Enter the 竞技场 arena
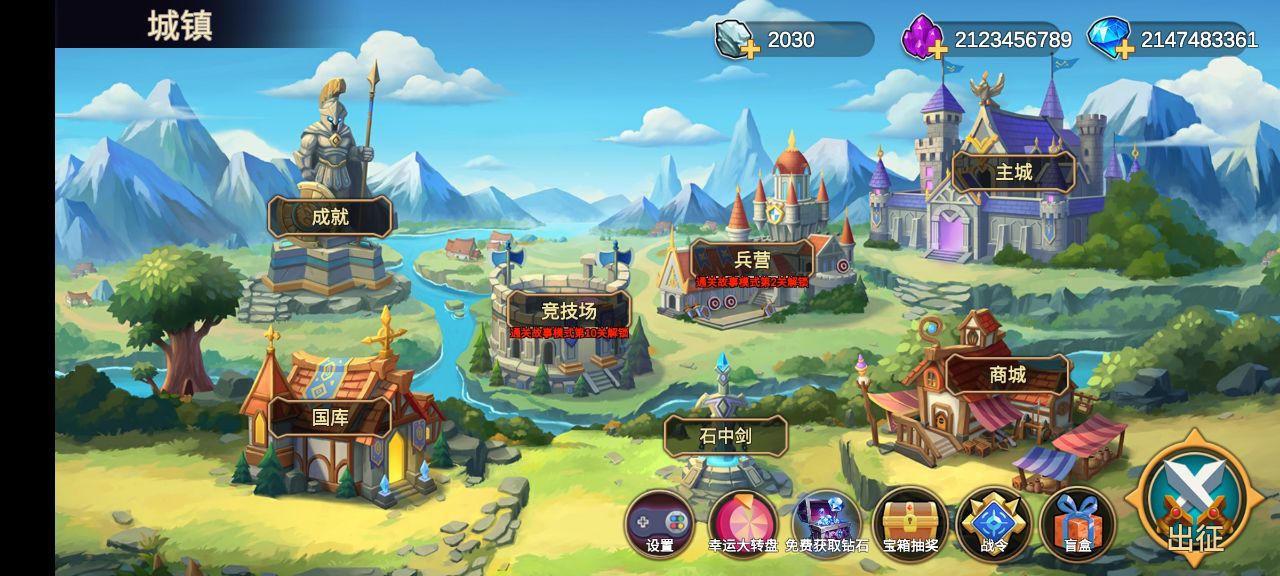 point(568,310)
